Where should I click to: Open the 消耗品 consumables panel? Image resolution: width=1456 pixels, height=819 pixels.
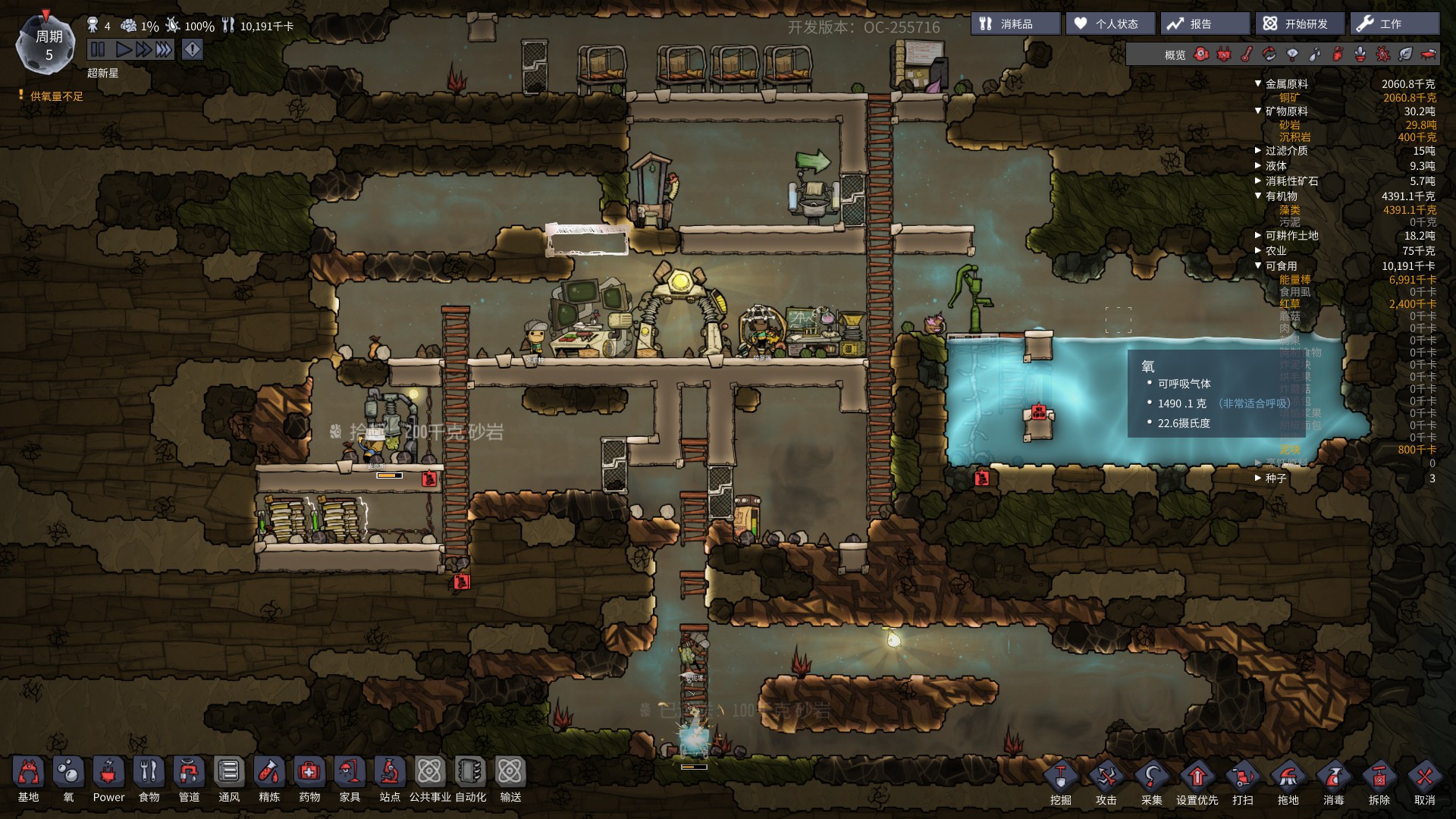[x=1015, y=24]
